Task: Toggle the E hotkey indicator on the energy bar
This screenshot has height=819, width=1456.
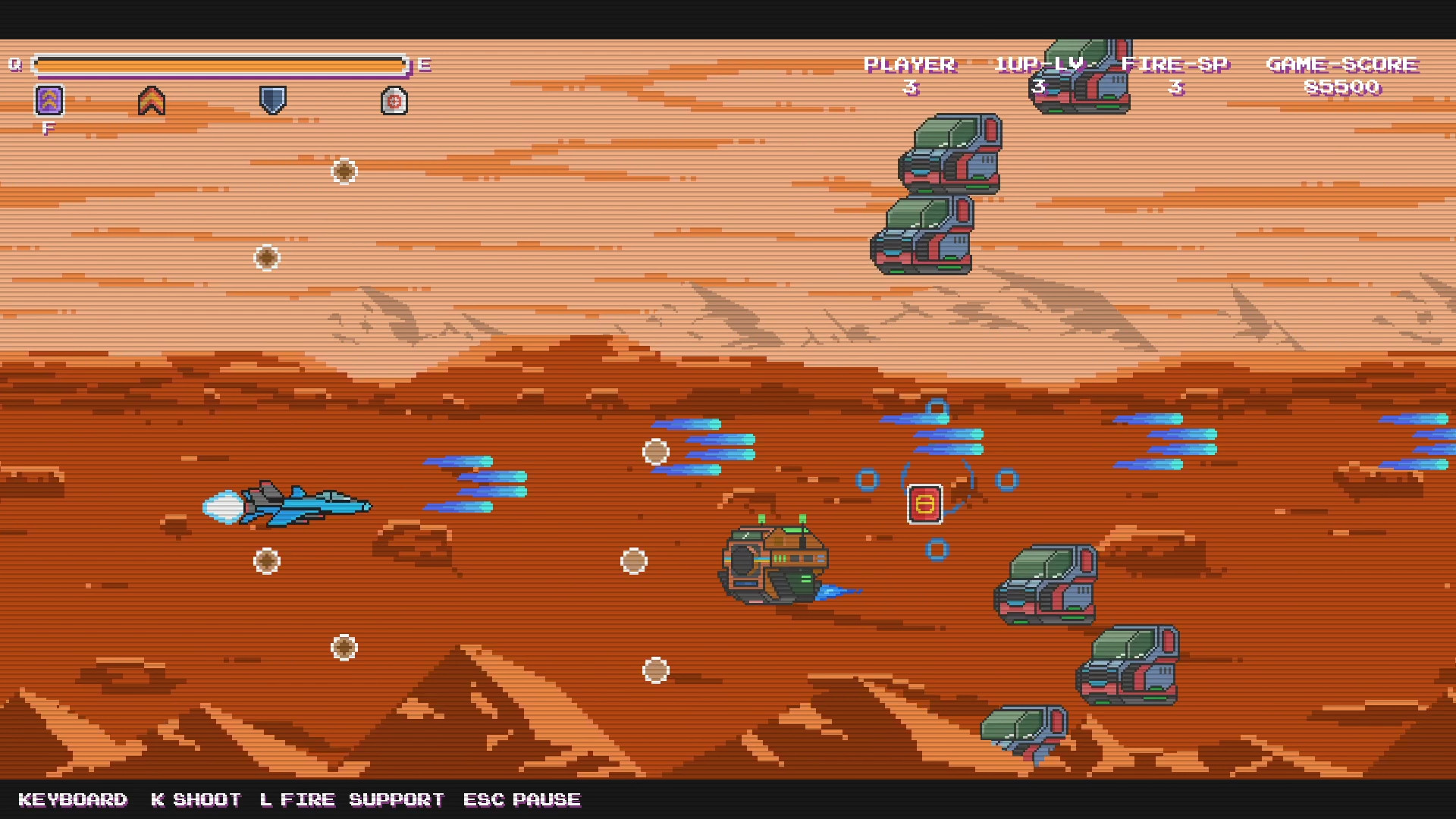Action: 423,64
